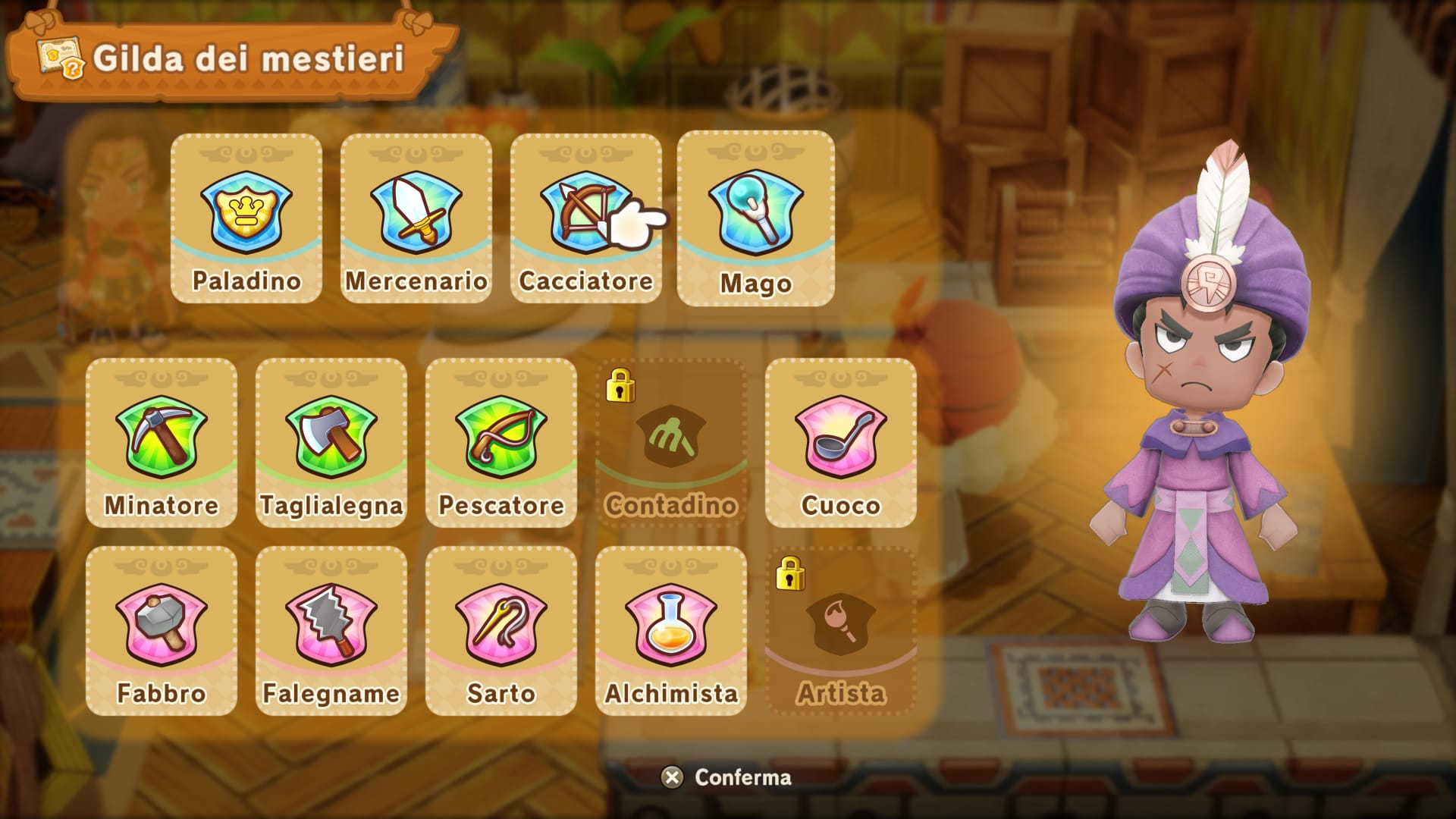Image resolution: width=1456 pixels, height=819 pixels.
Task: Pick the Pescatore fishing rod job
Action: point(501,443)
